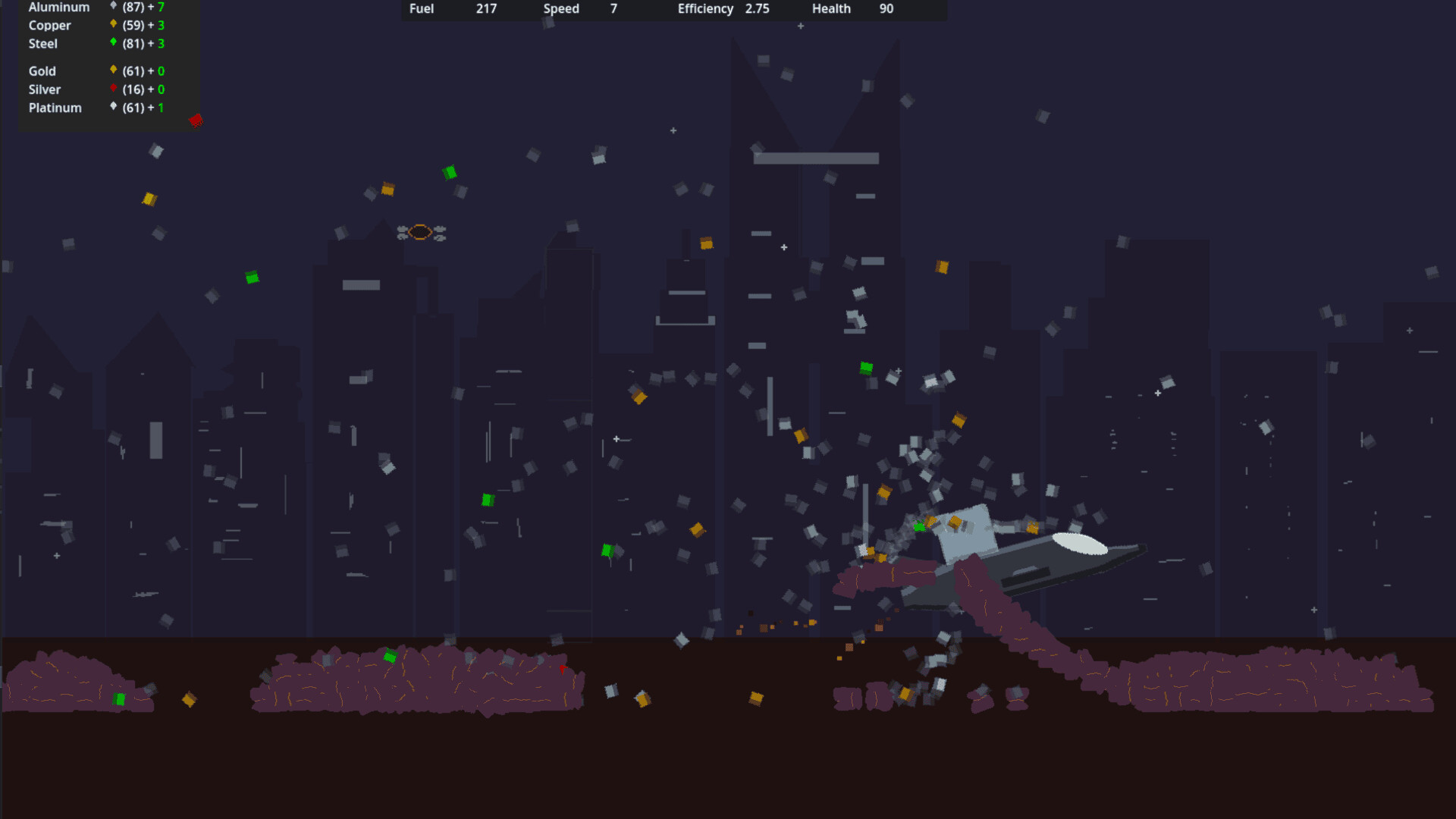Select the Platinum resource diamond icon
1456x819 pixels.
click(112, 107)
